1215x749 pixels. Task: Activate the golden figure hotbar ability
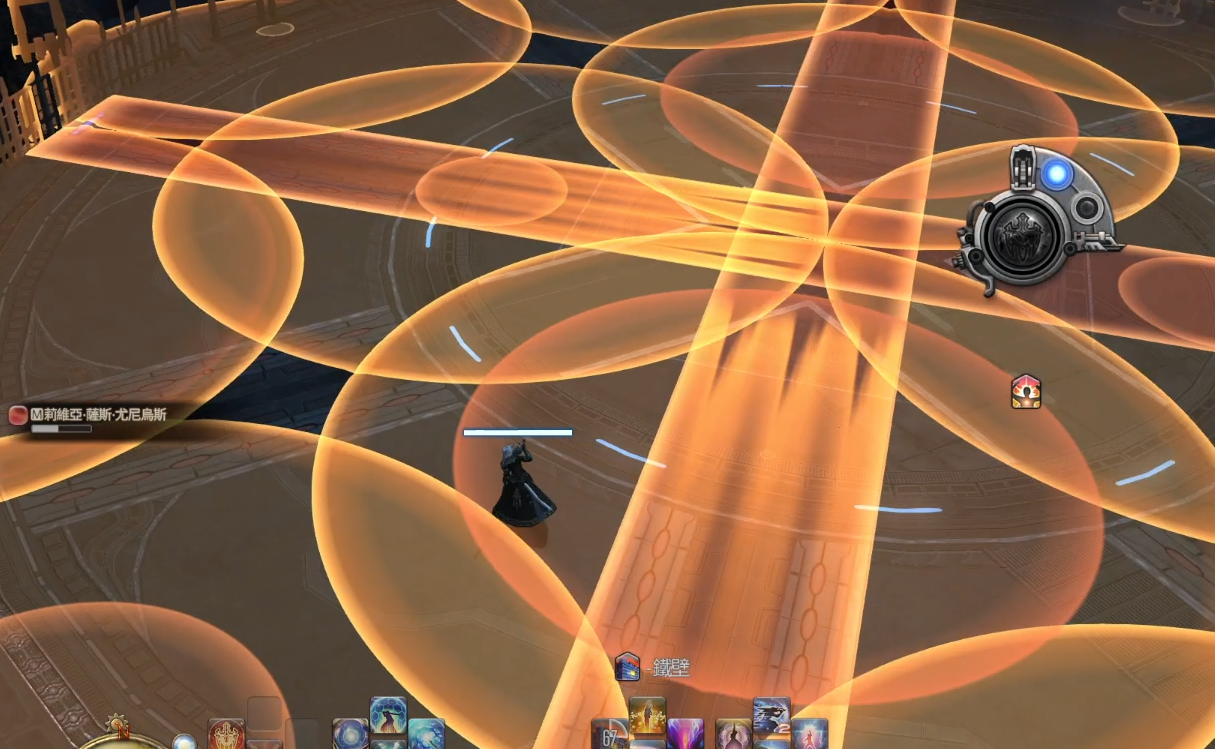(x=648, y=716)
